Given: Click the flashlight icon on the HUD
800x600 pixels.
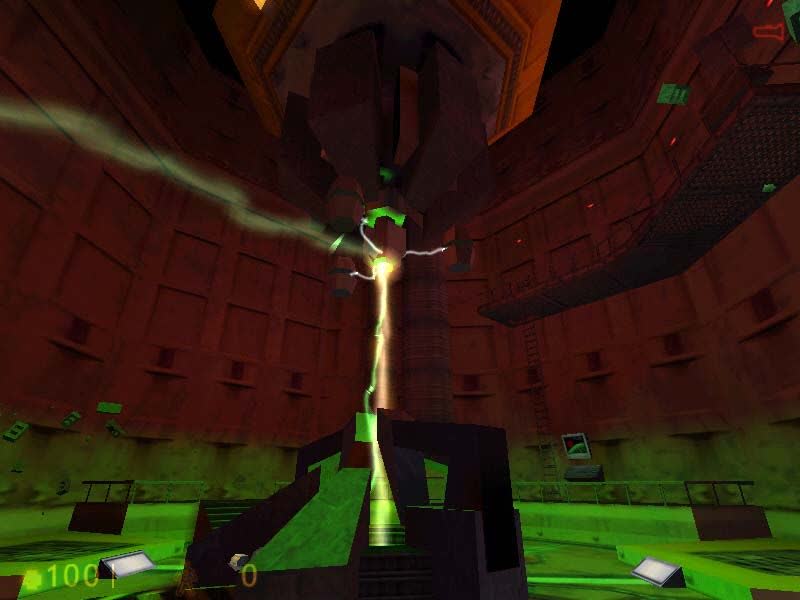Looking at the screenshot, I should (x=768, y=32).
